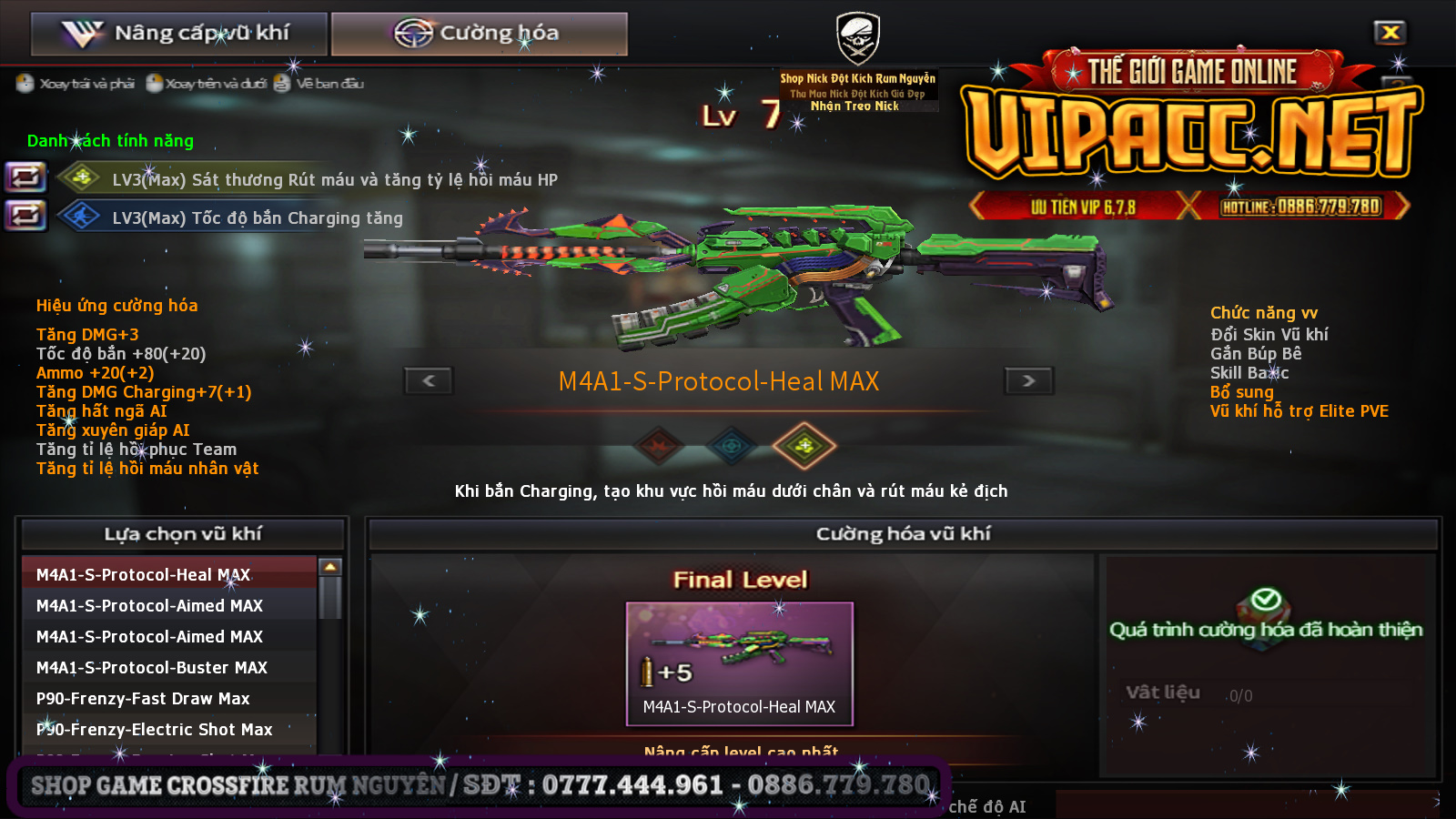Image resolution: width=1456 pixels, height=819 pixels.
Task: Swap the HP drain LV3 feature
Action: tap(25, 177)
